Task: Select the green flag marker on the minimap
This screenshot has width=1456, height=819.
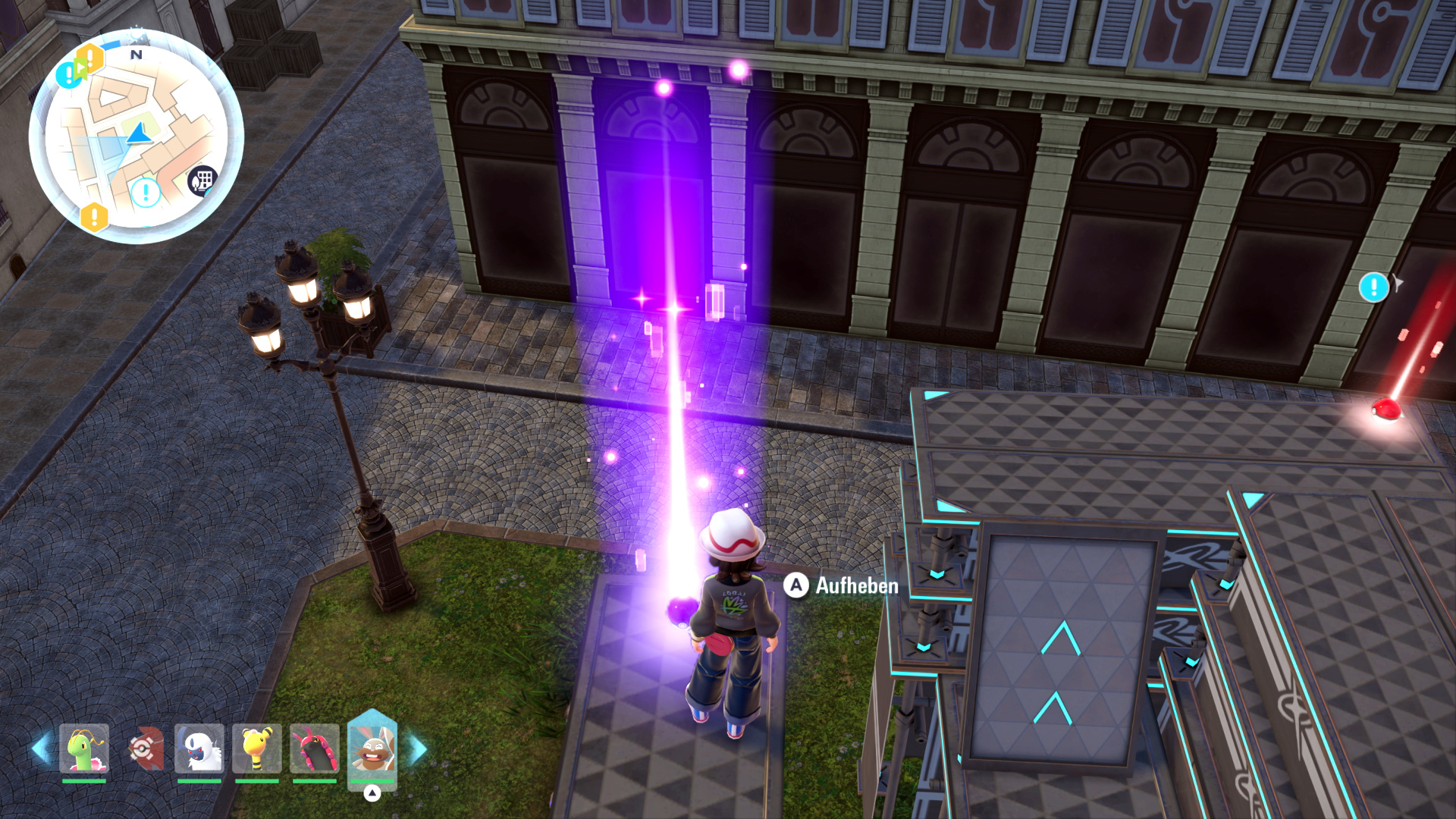Action: tap(81, 67)
